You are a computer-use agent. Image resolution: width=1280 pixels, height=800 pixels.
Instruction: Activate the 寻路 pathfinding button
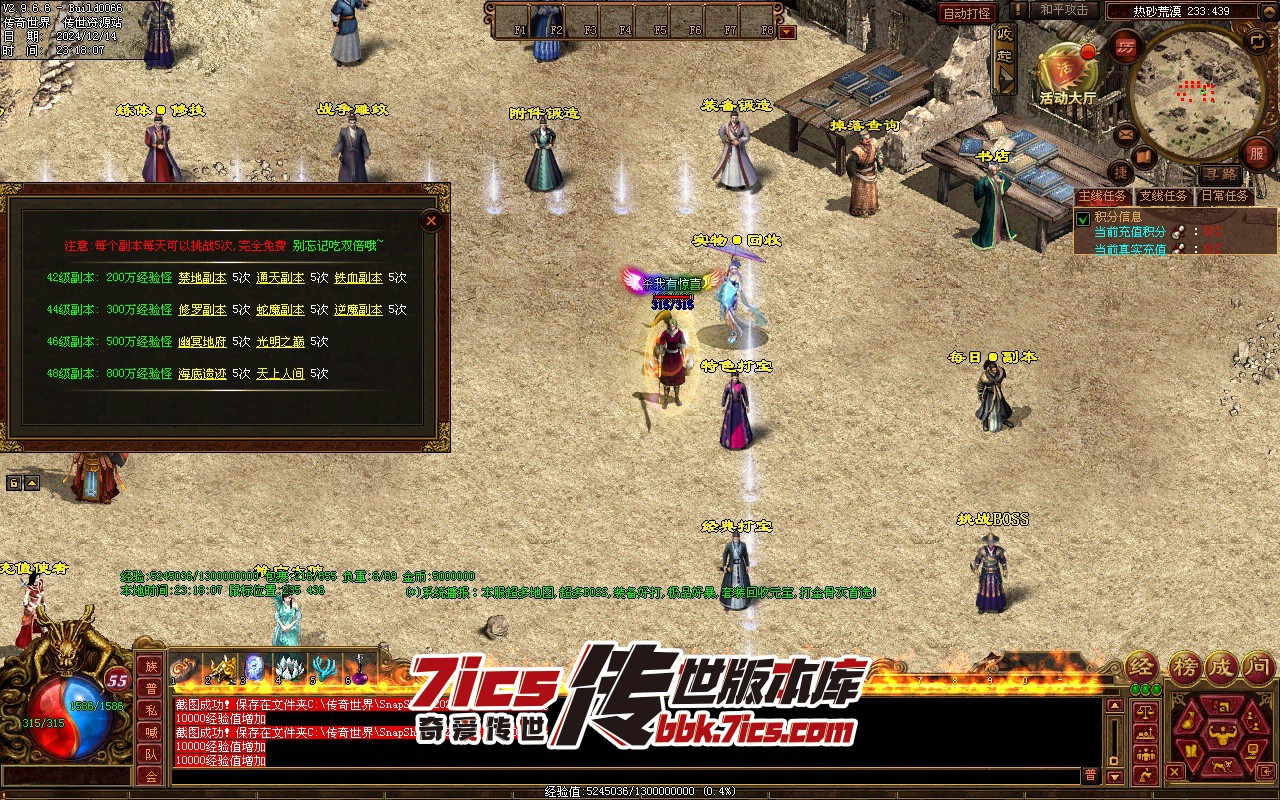[1219, 175]
